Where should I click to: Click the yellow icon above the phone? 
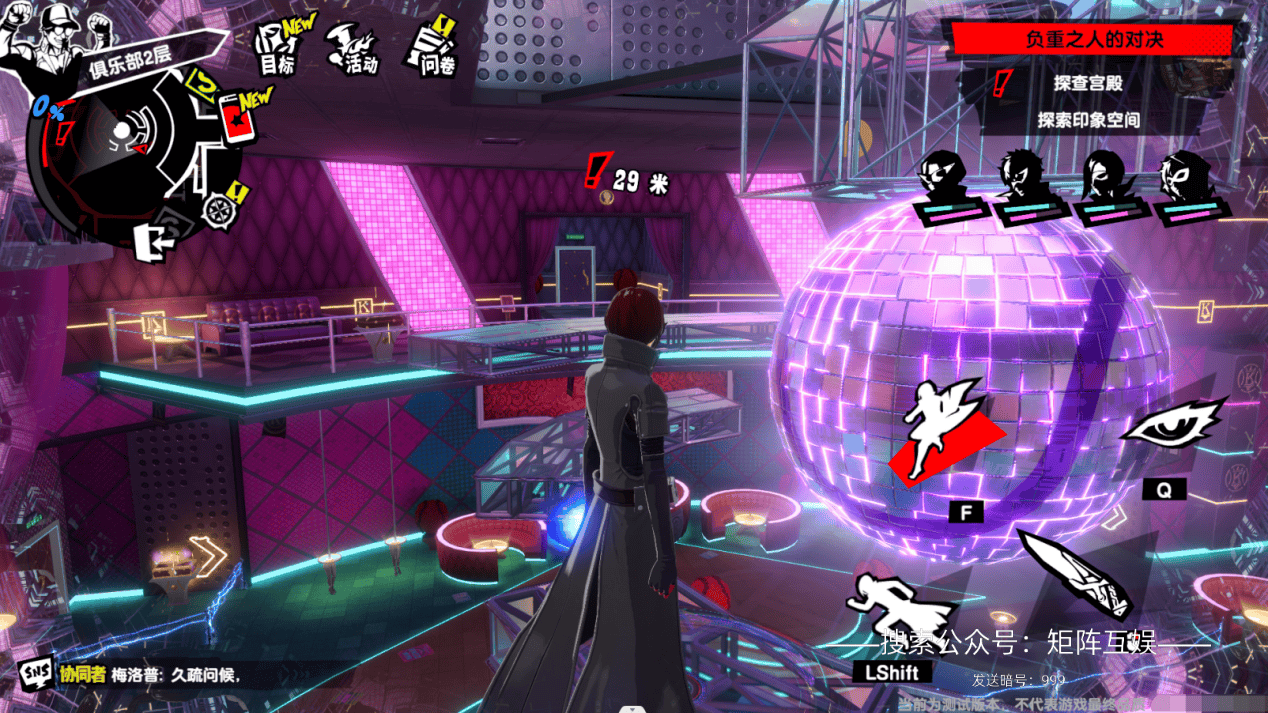pyautogui.click(x=205, y=80)
